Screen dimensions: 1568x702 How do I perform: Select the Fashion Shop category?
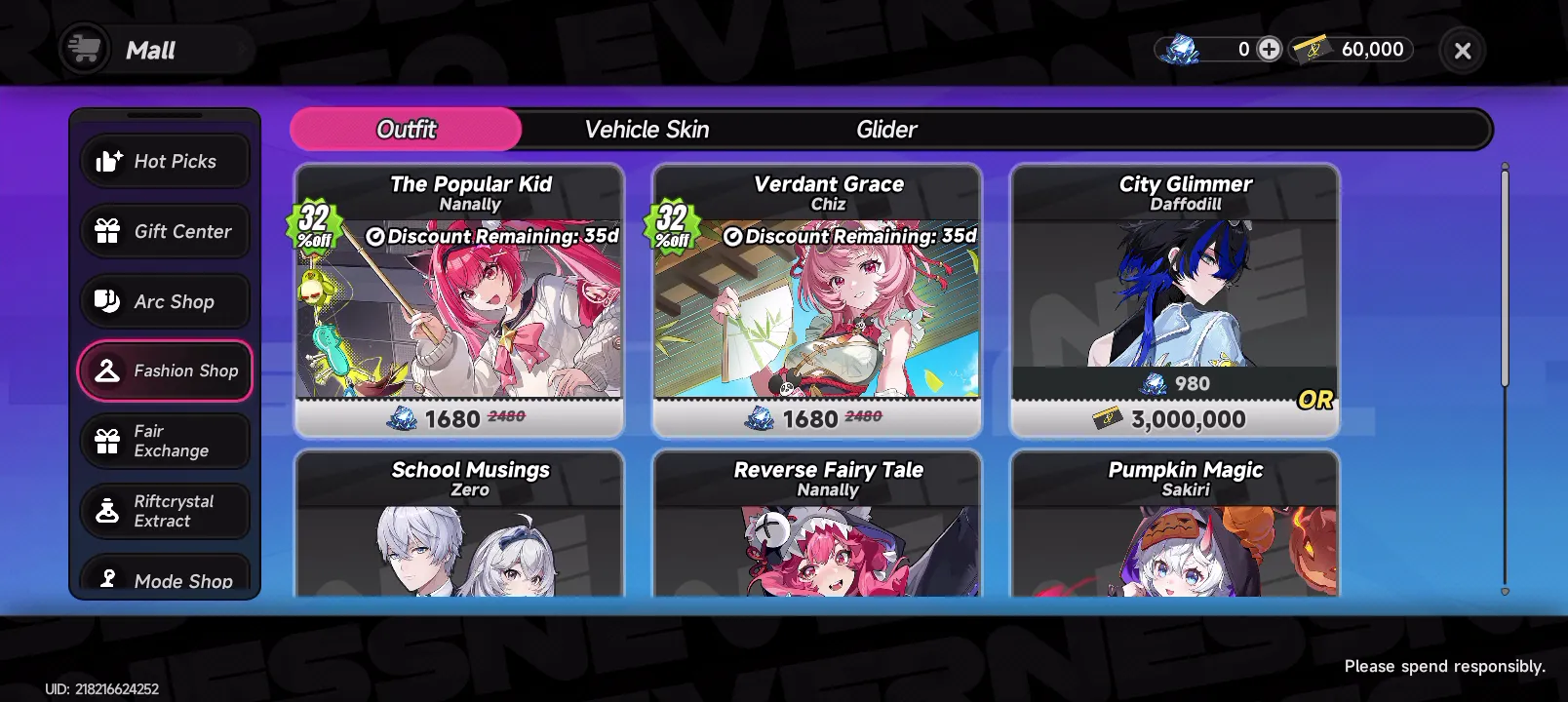tap(165, 370)
